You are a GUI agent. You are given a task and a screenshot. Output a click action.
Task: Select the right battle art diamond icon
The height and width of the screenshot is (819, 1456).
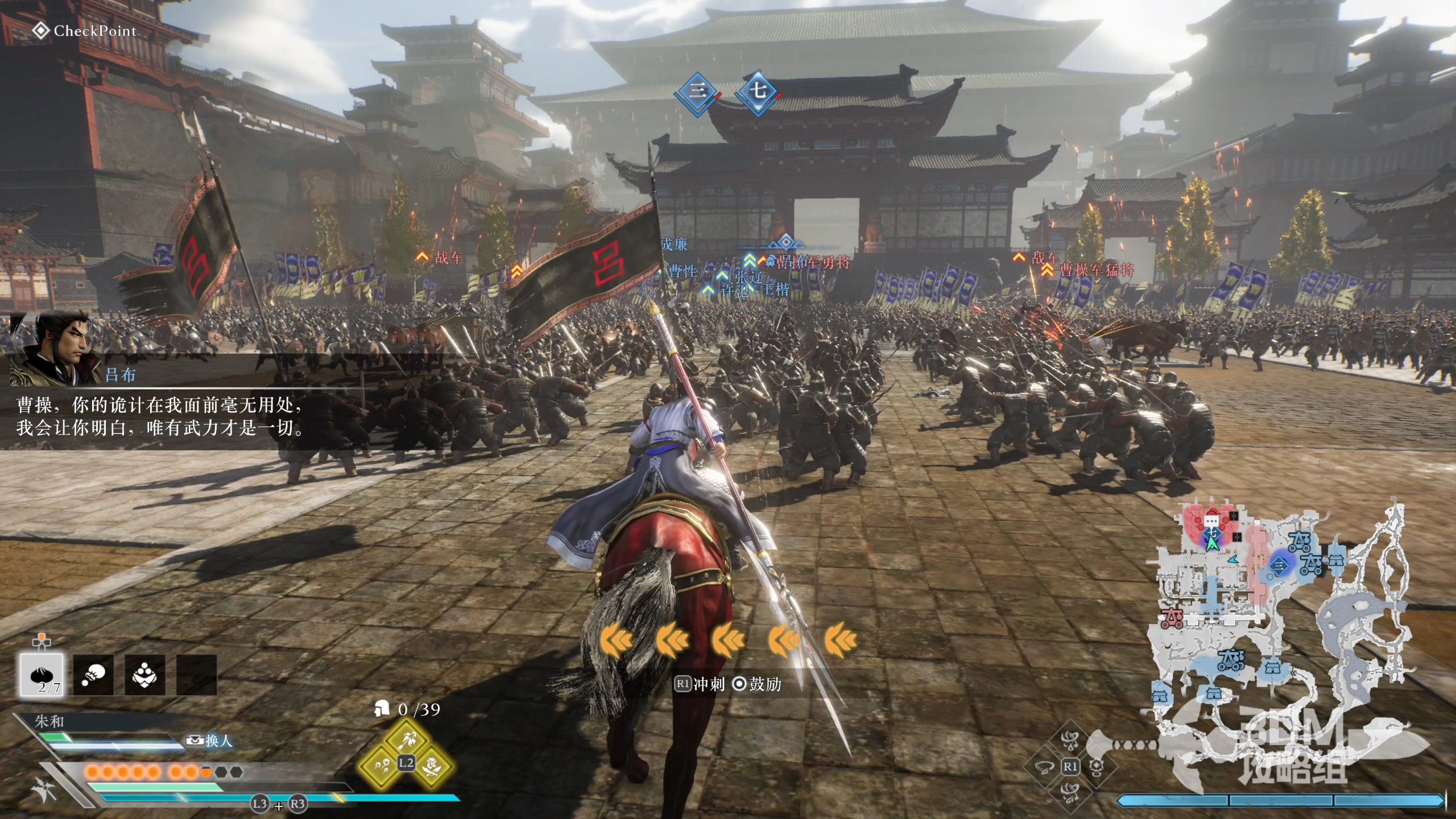tap(1095, 766)
